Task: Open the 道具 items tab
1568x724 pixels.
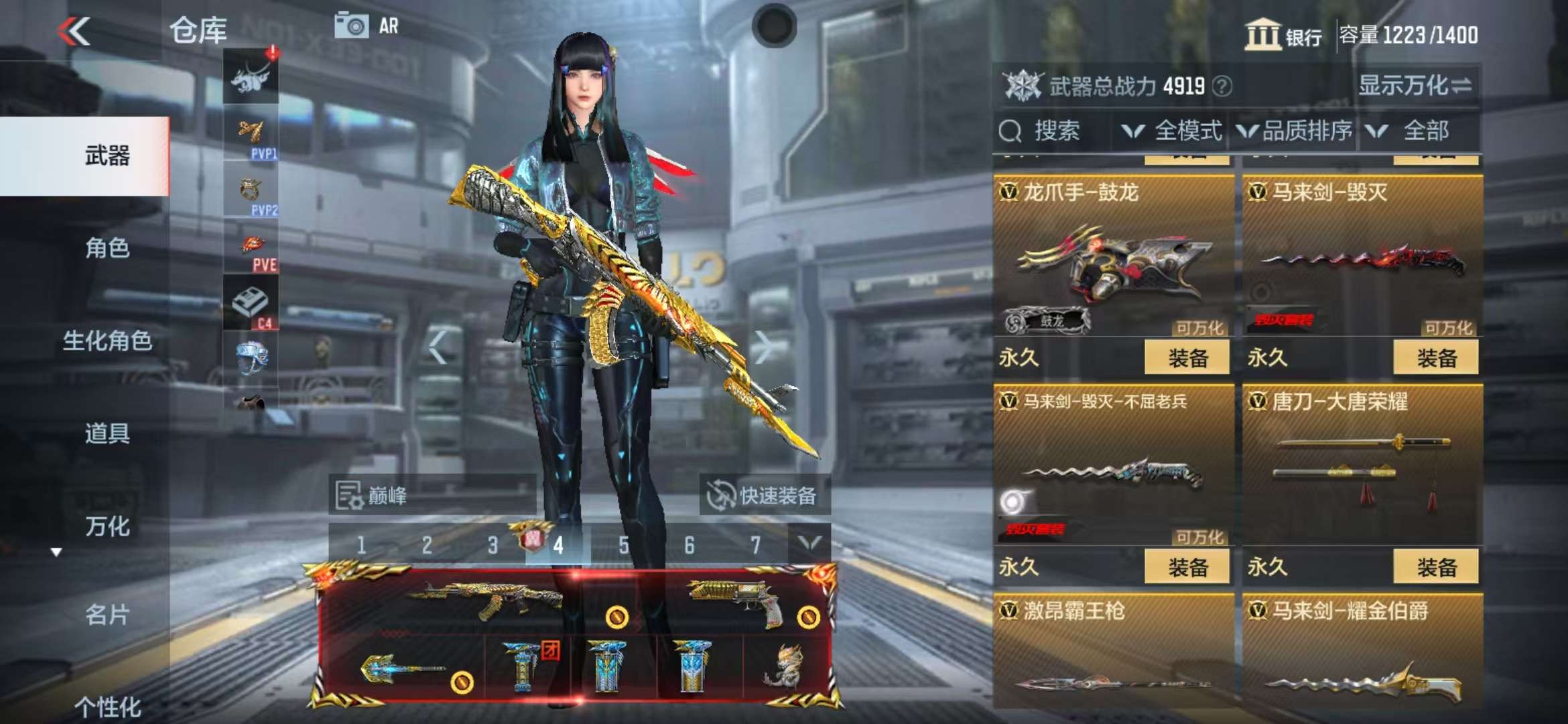Action: (x=107, y=433)
